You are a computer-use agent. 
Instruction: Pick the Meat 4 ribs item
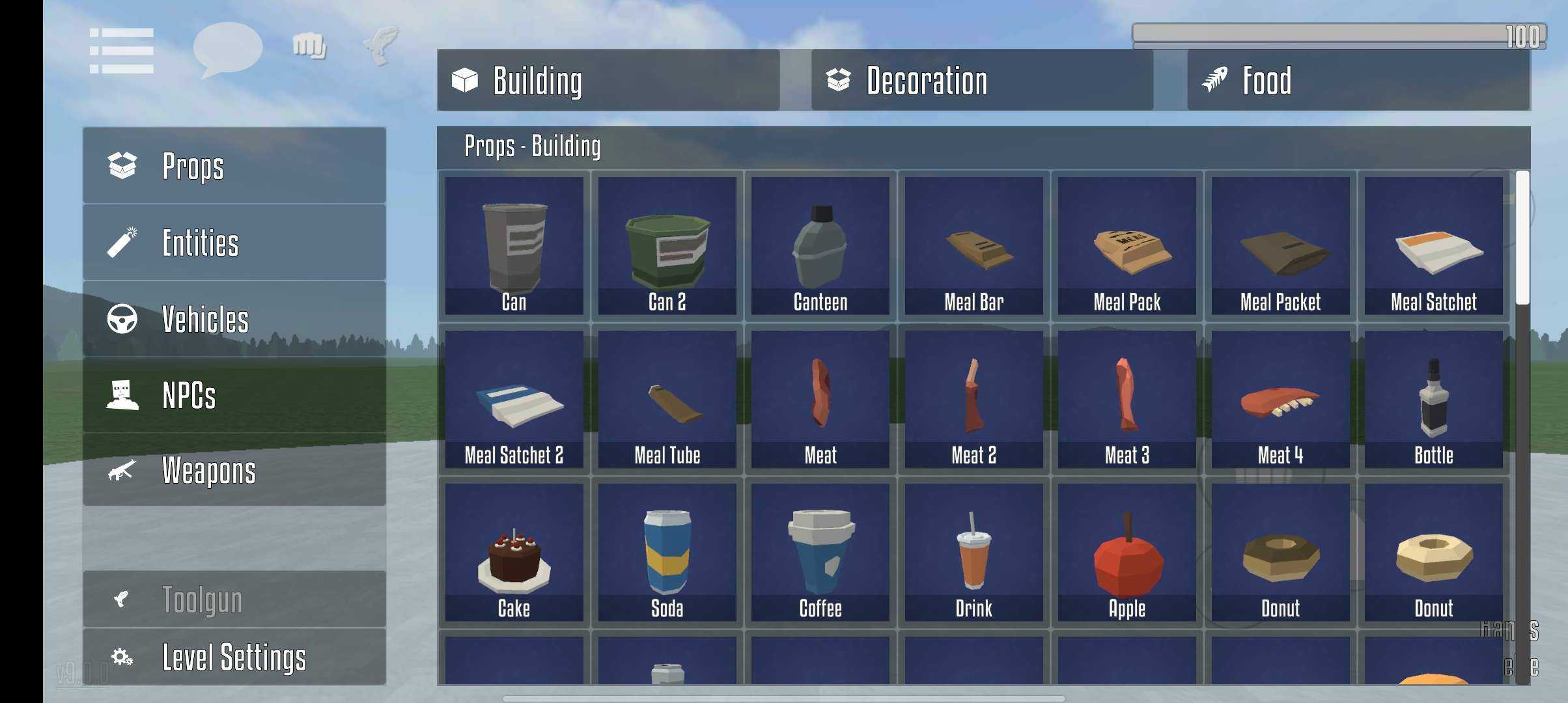tap(1280, 399)
